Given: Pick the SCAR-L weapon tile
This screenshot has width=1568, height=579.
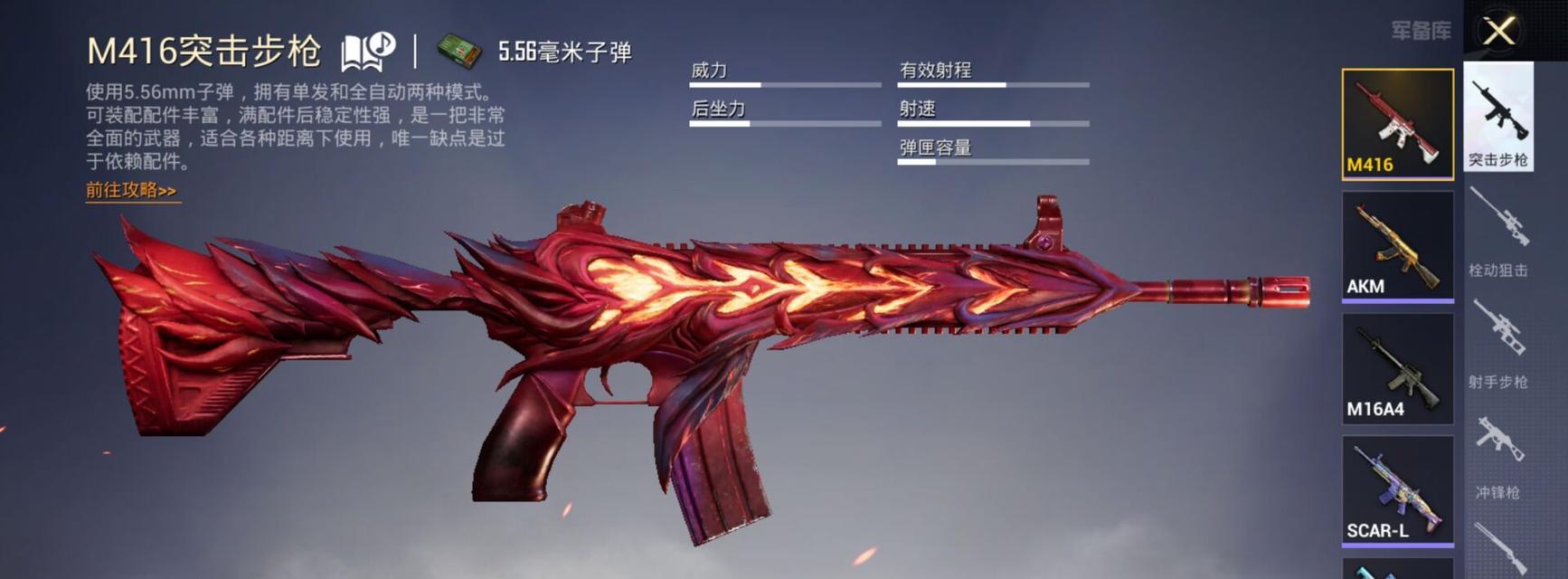Looking at the screenshot, I should pos(1397,490).
